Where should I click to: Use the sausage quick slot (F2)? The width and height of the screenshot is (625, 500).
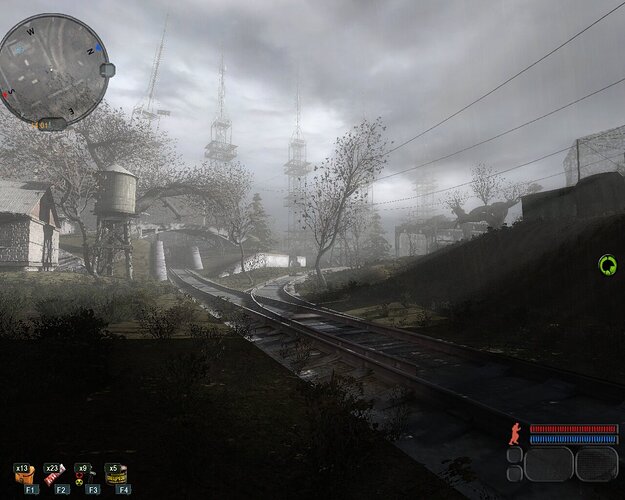click(55, 474)
